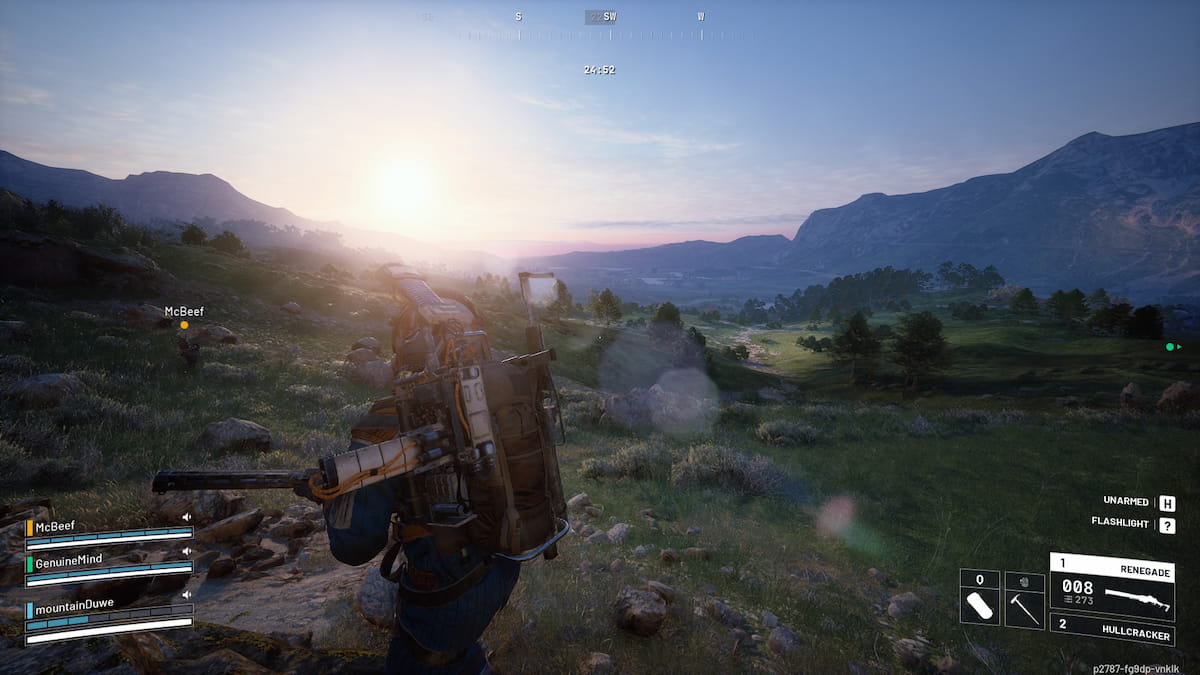This screenshot has width=1200, height=675.
Task: Select McBeef in the squad list
Action: pyautogui.click(x=56, y=526)
